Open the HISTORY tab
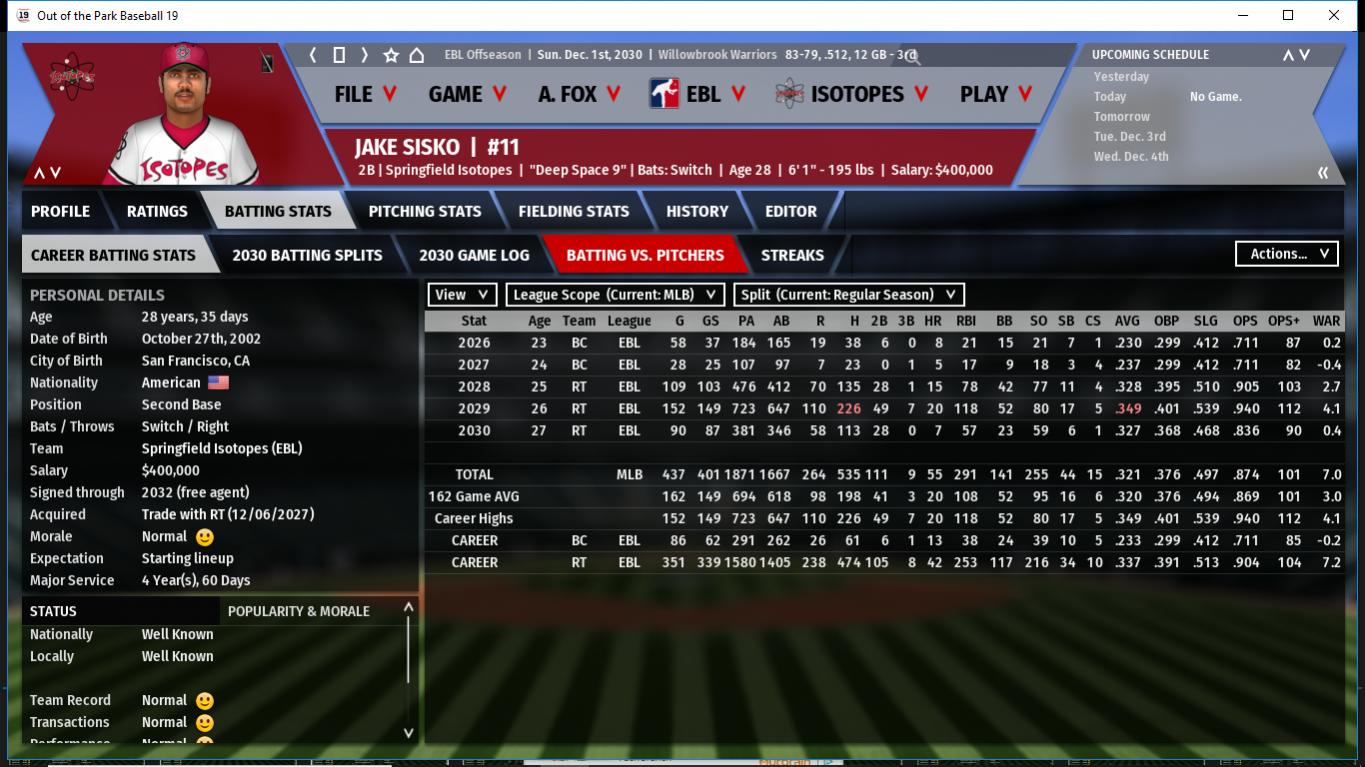1365x767 pixels. tap(697, 211)
